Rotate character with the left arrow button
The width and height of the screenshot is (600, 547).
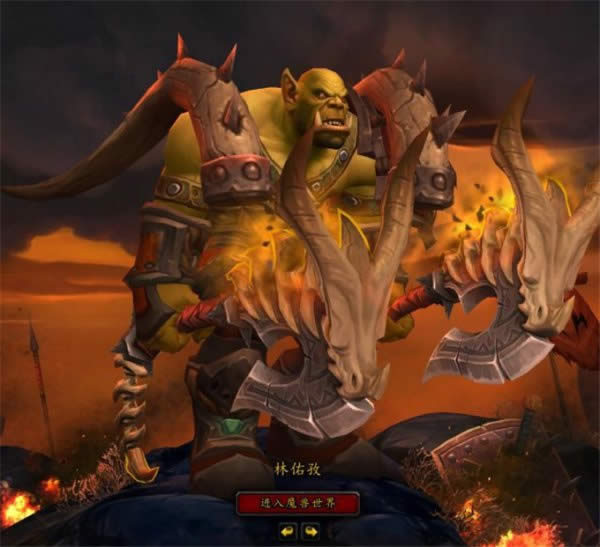[286, 531]
